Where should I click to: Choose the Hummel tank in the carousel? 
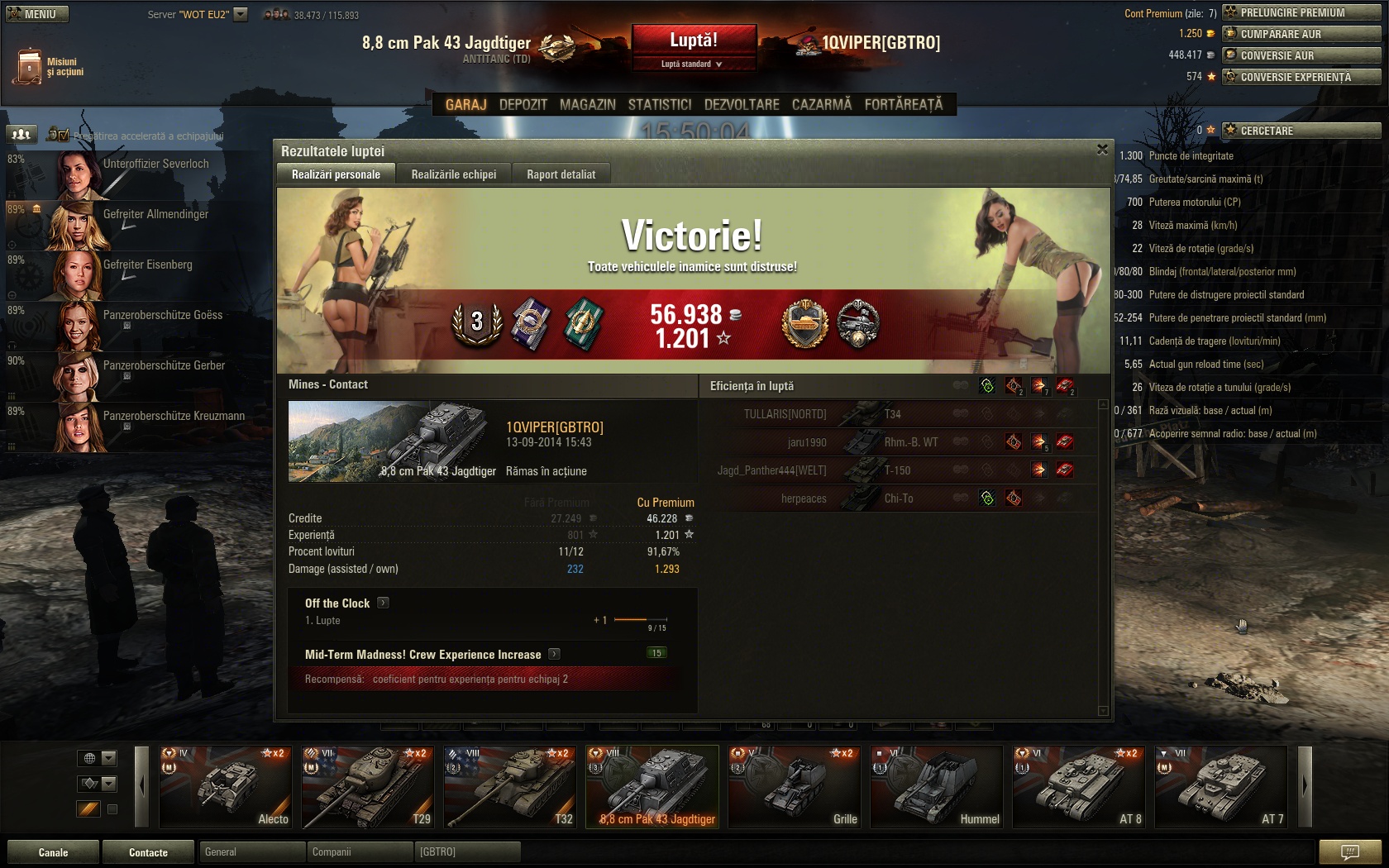936,786
